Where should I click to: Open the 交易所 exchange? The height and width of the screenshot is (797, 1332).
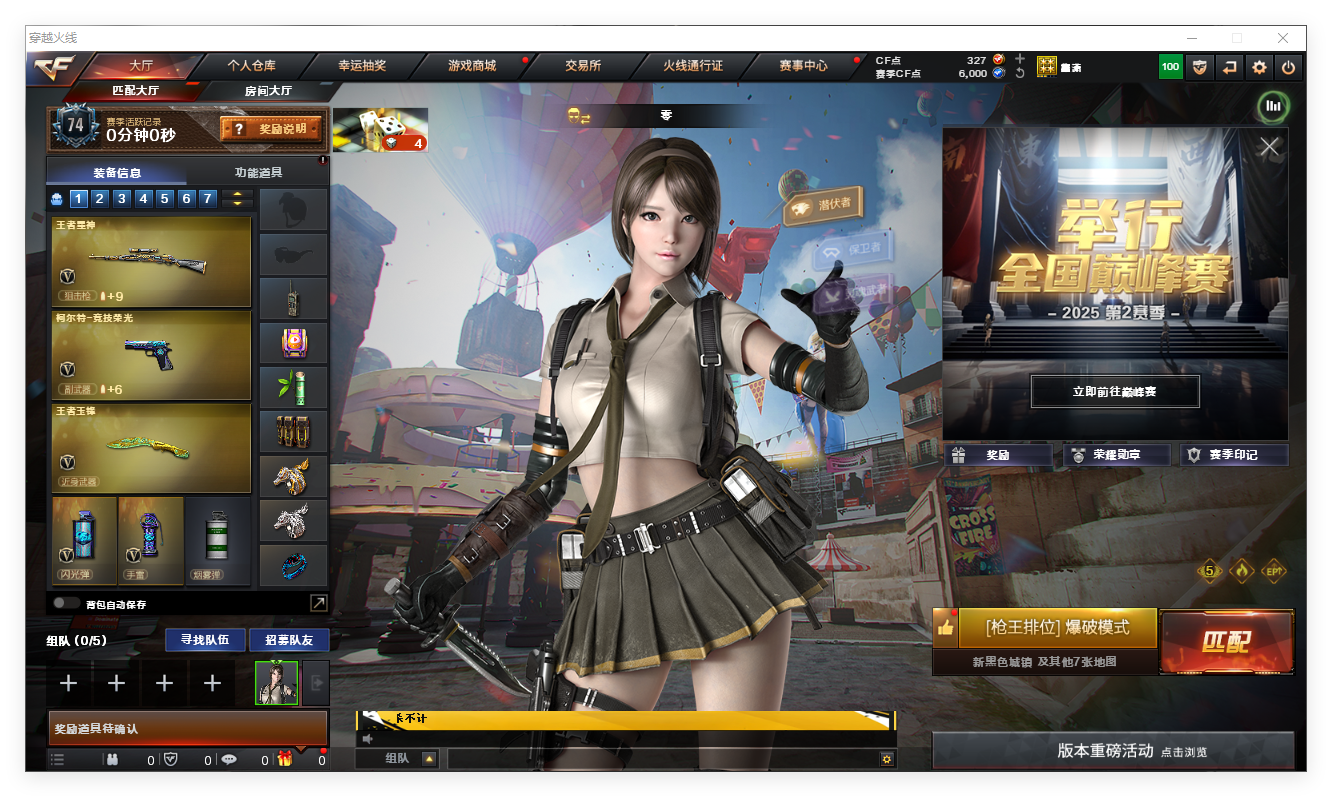coord(582,66)
